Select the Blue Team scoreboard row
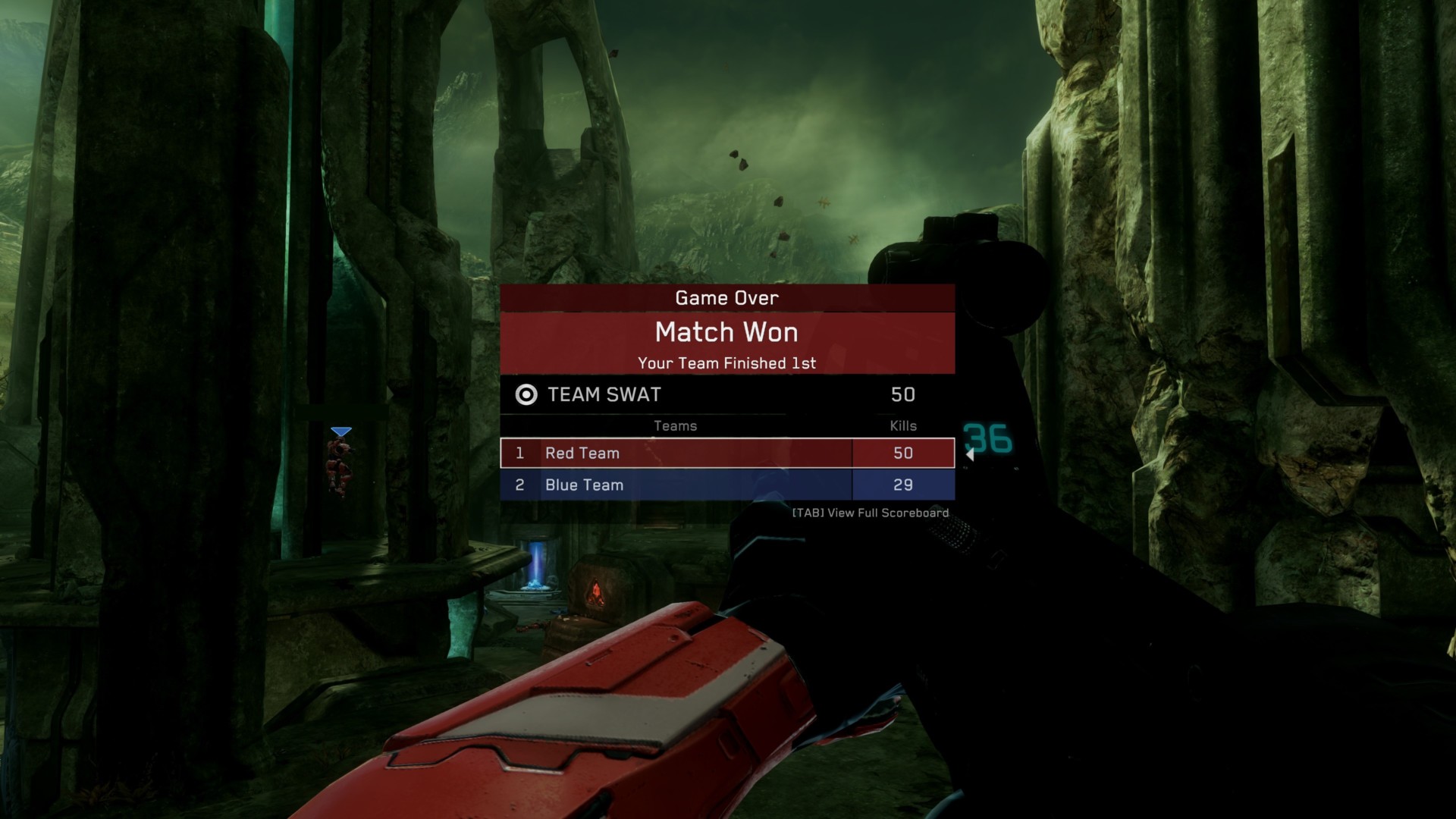This screenshot has width=1456, height=819. (x=726, y=485)
